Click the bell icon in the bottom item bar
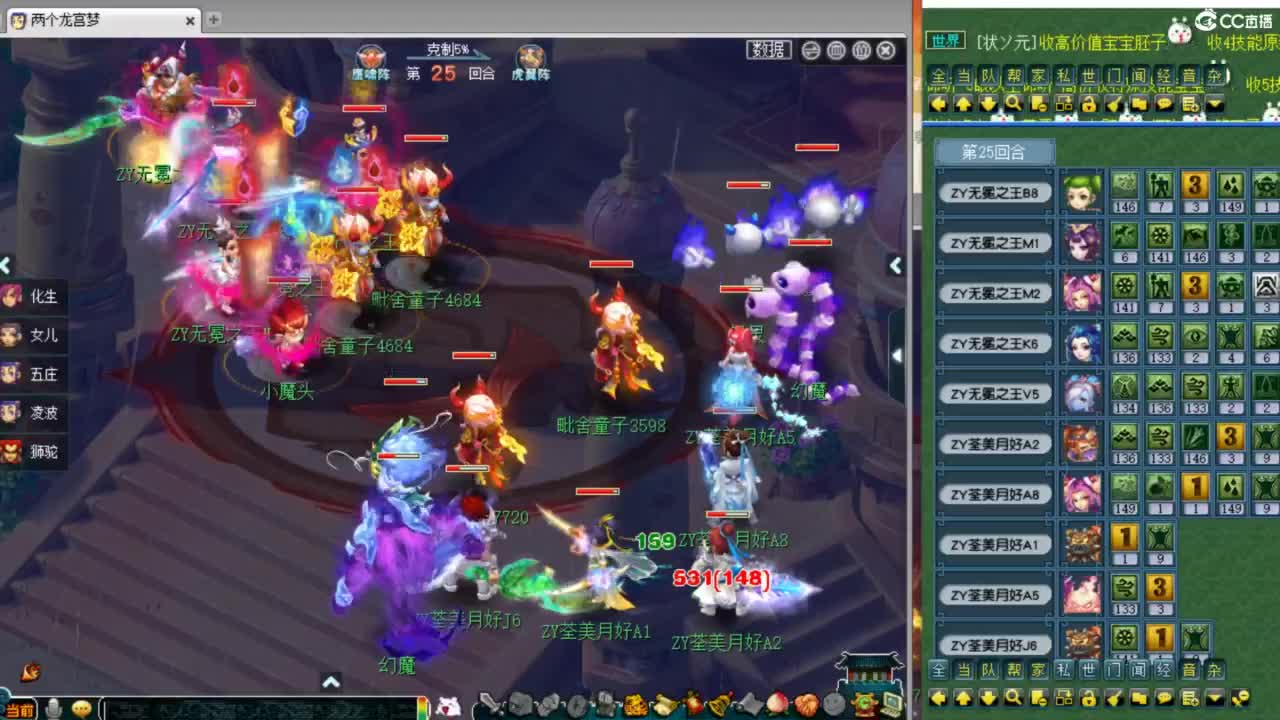Image resolution: width=1280 pixels, height=720 pixels. 717,705
